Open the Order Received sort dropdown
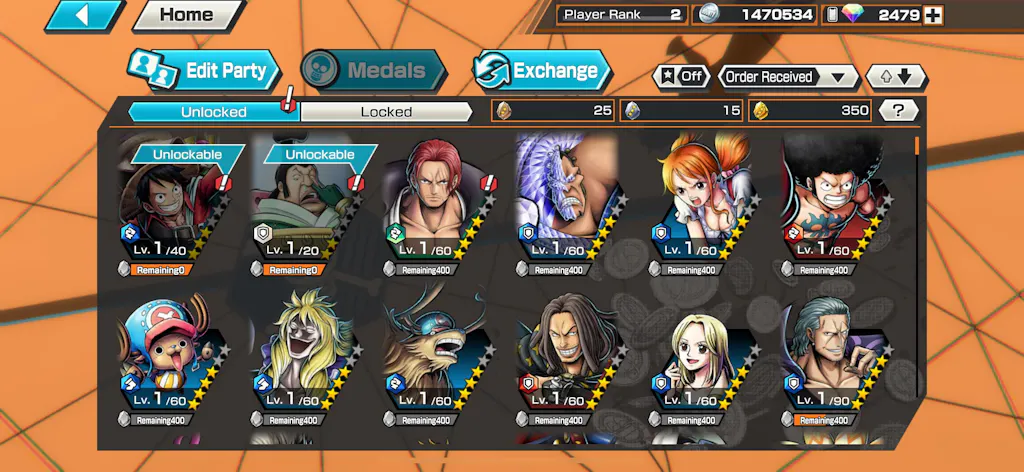1024x472 pixels. [x=788, y=76]
